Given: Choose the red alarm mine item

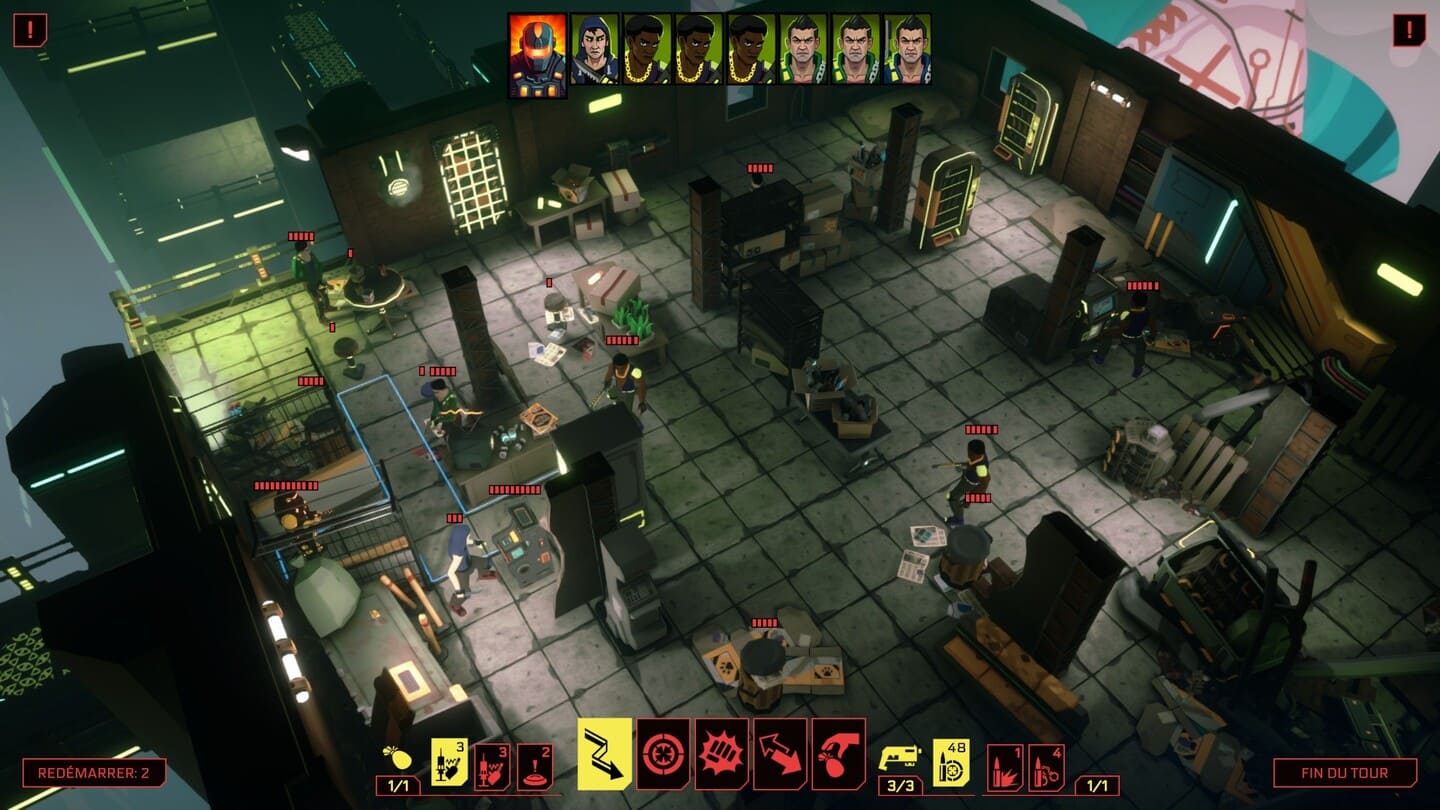Looking at the screenshot, I should pyautogui.click(x=535, y=767).
